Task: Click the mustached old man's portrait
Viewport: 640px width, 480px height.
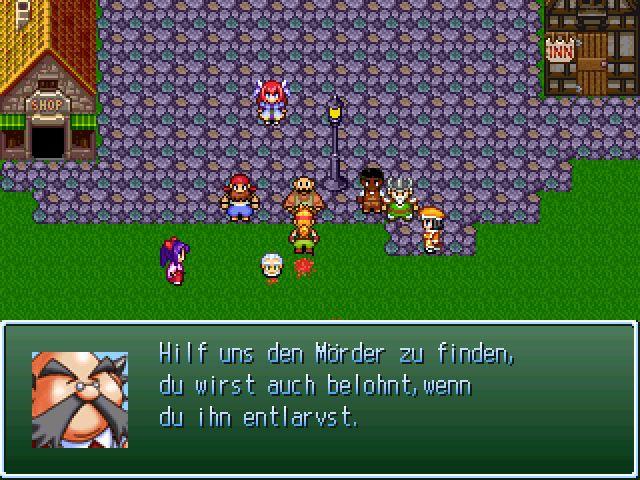Action: (80, 398)
